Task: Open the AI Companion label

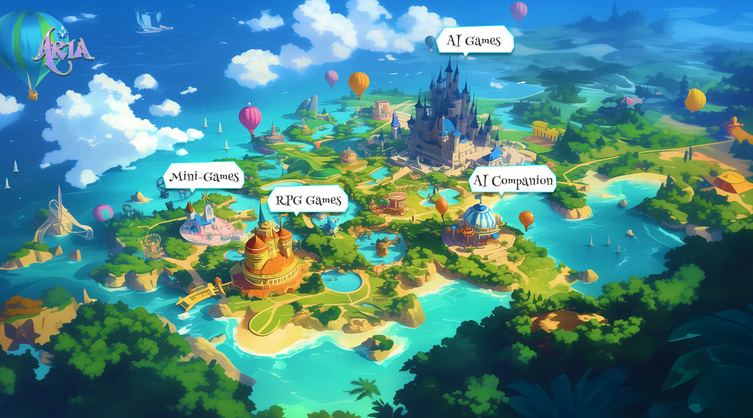Action: pos(512,181)
